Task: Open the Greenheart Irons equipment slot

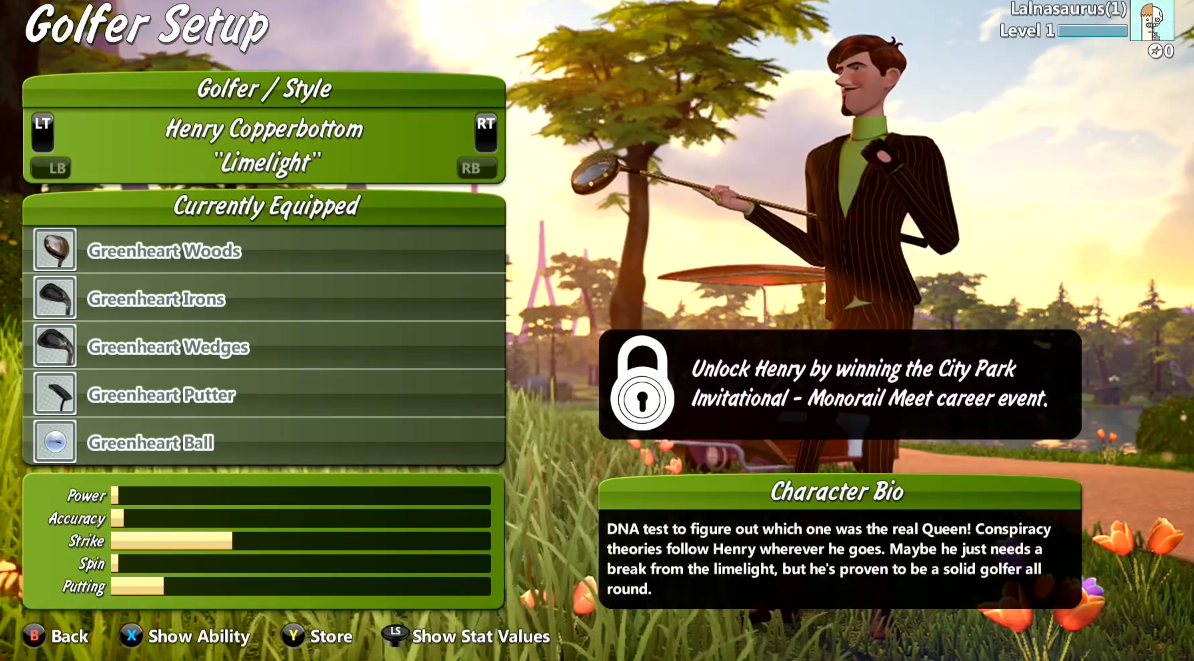Action: (x=264, y=298)
